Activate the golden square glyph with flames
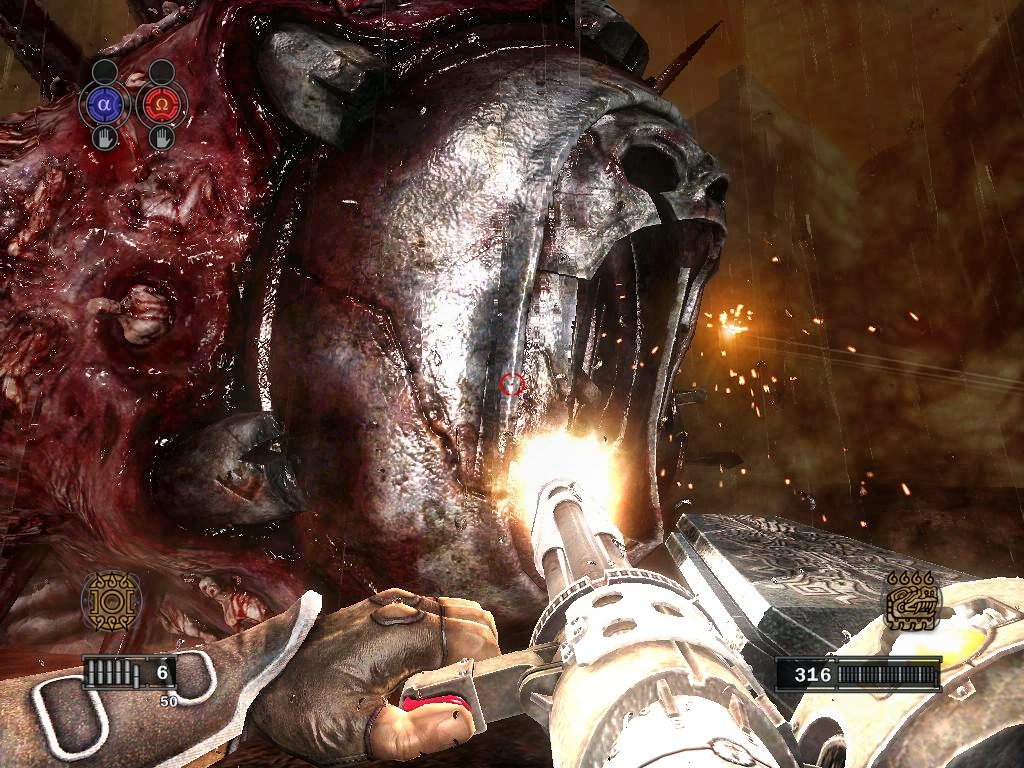 click(x=911, y=602)
